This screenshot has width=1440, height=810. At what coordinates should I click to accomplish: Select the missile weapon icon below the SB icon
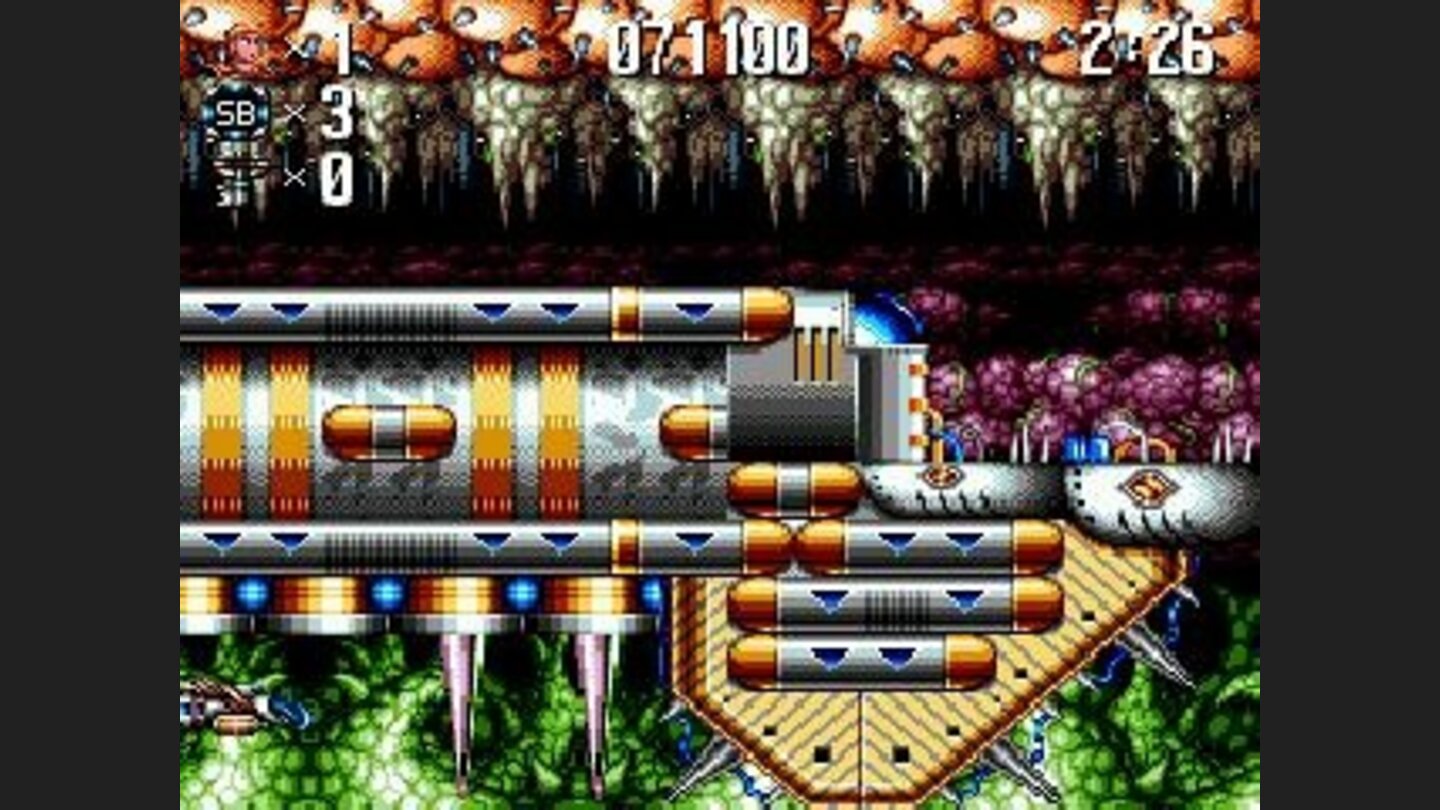240,170
